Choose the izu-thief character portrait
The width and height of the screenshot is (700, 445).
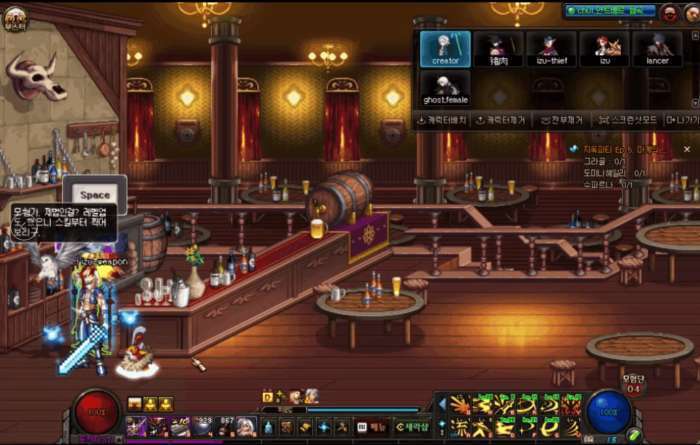pyautogui.click(x=549, y=49)
